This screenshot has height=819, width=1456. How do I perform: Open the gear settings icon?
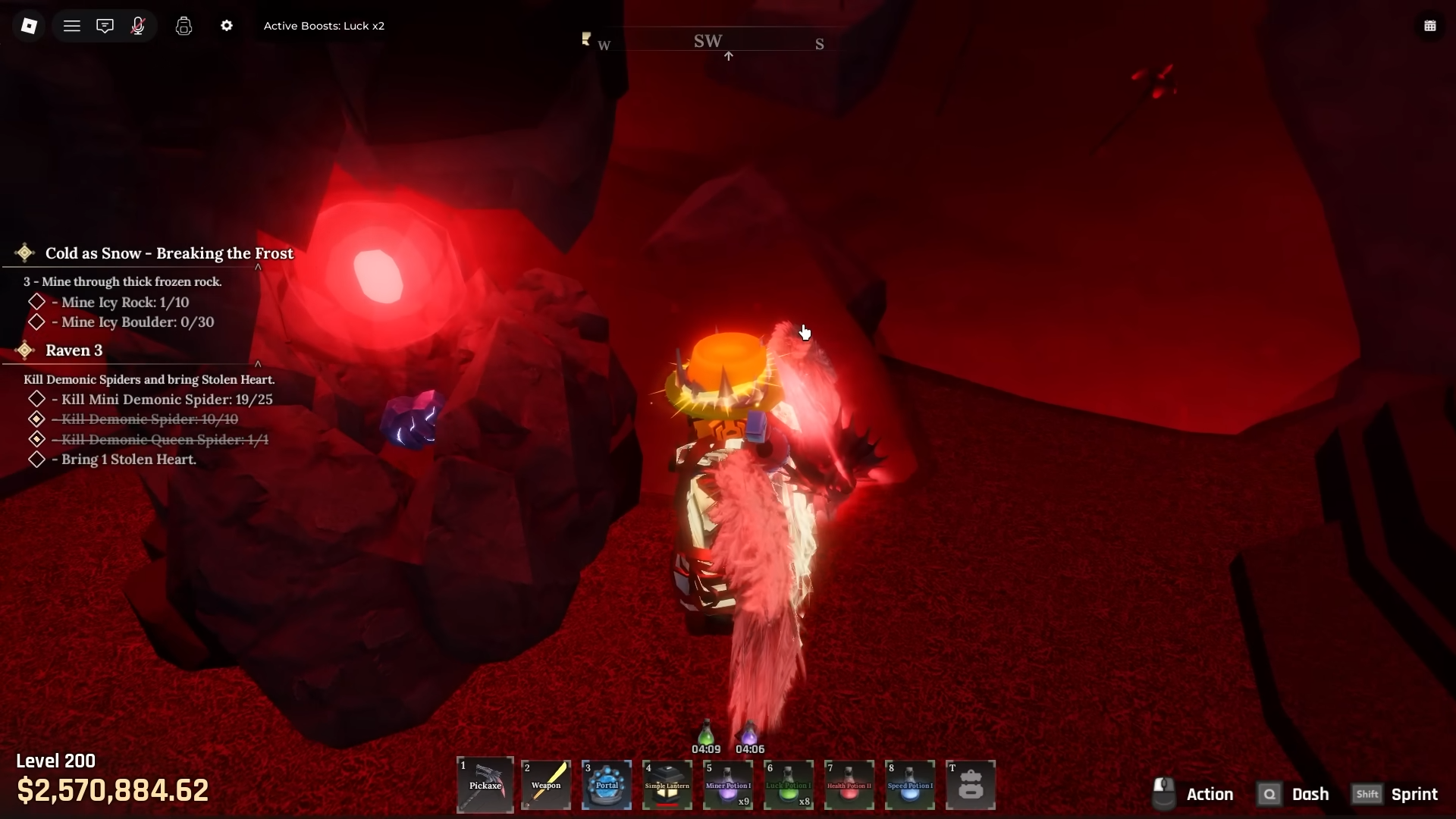(x=227, y=26)
